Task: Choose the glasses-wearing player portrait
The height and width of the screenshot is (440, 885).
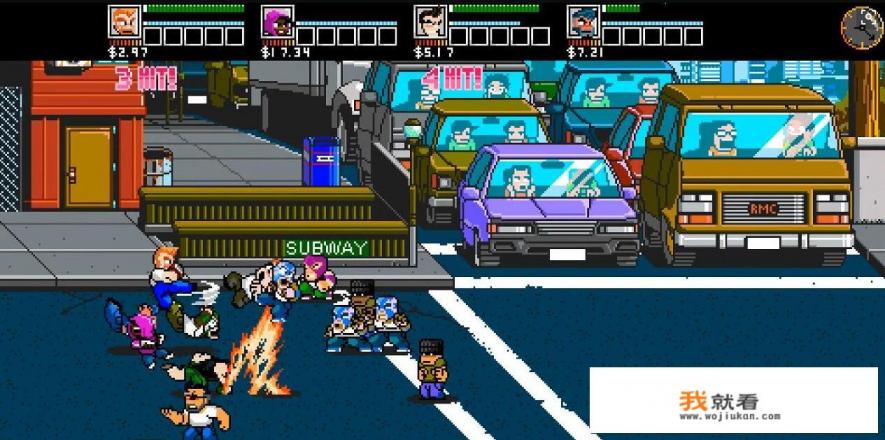Action: pos(429,21)
